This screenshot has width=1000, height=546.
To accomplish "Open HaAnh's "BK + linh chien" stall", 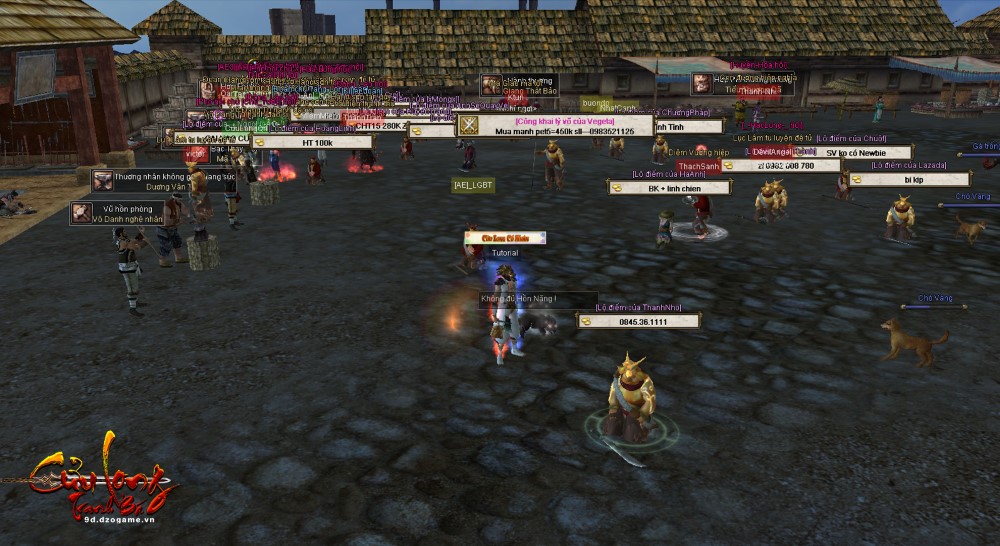I will [669, 188].
